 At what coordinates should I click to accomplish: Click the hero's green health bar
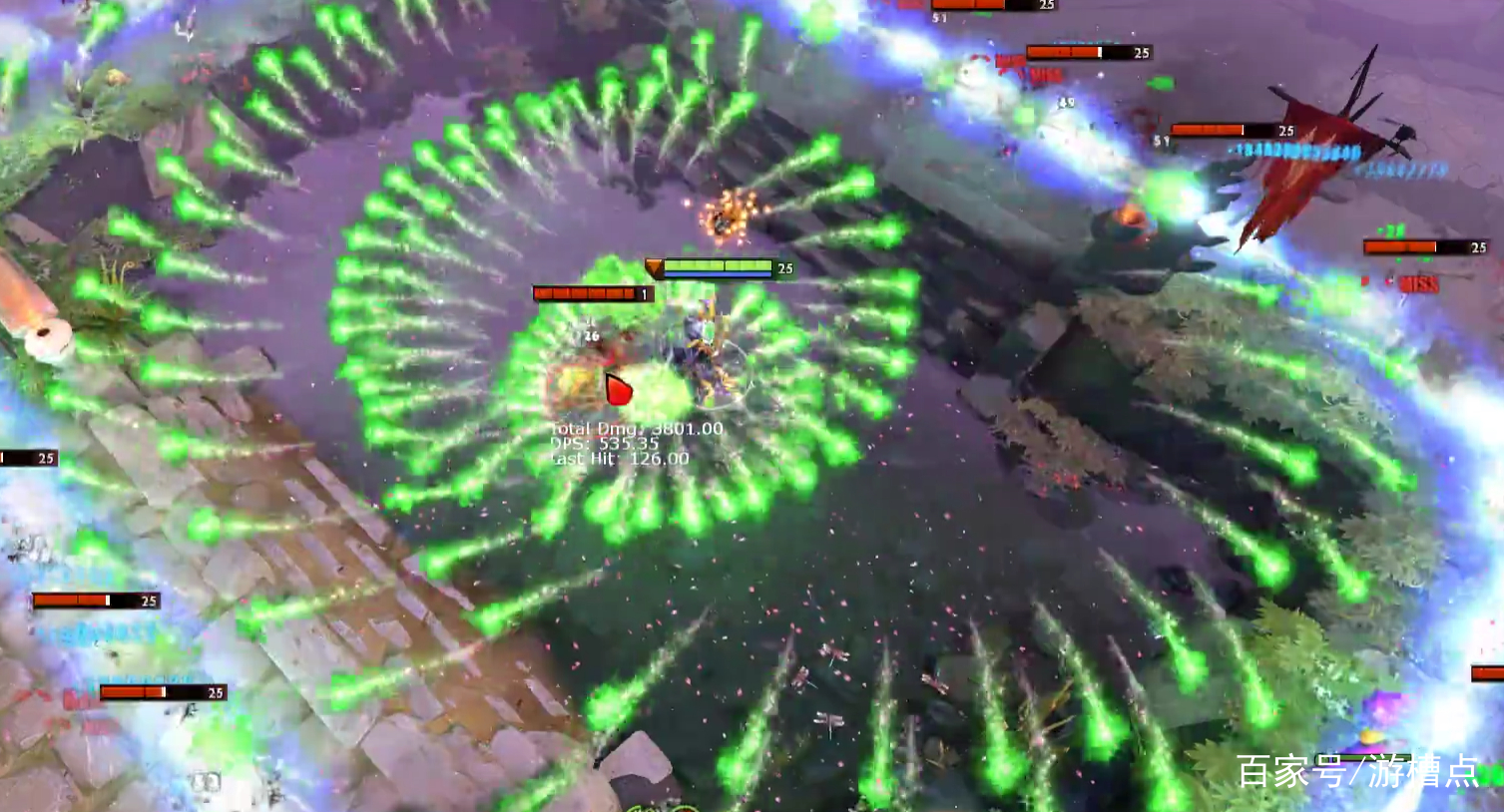click(x=717, y=266)
